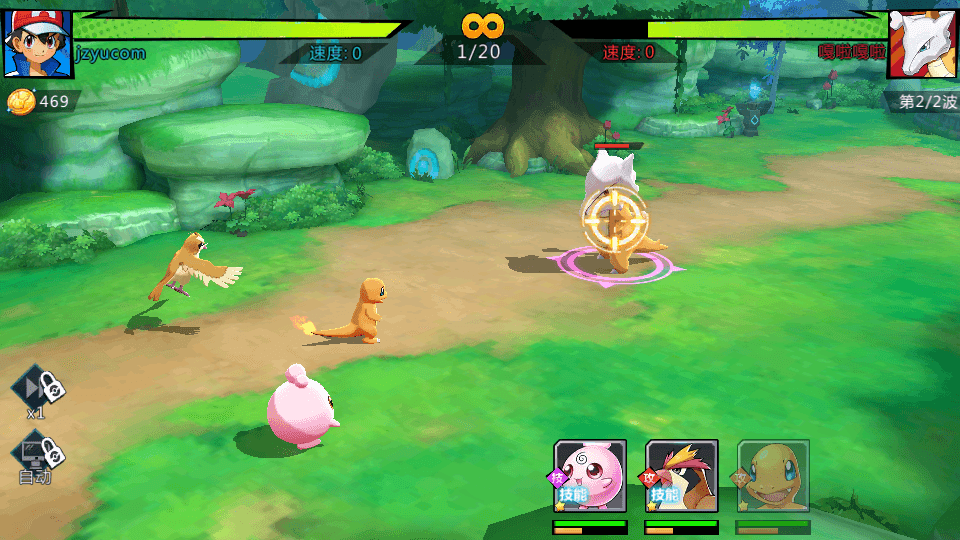View the enemy Marowak avatar
960x540 pixels.
922,44
